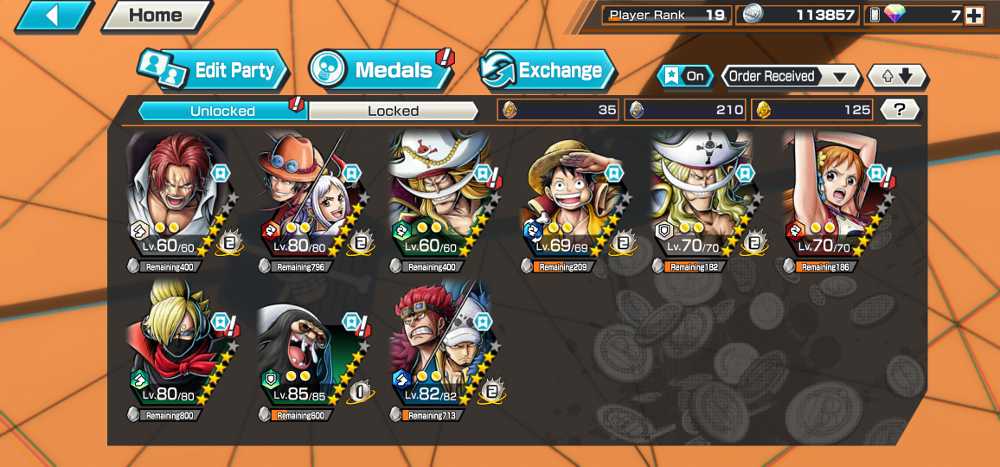
Task: Toggle the bookmark On filter
Action: [x=685, y=76]
